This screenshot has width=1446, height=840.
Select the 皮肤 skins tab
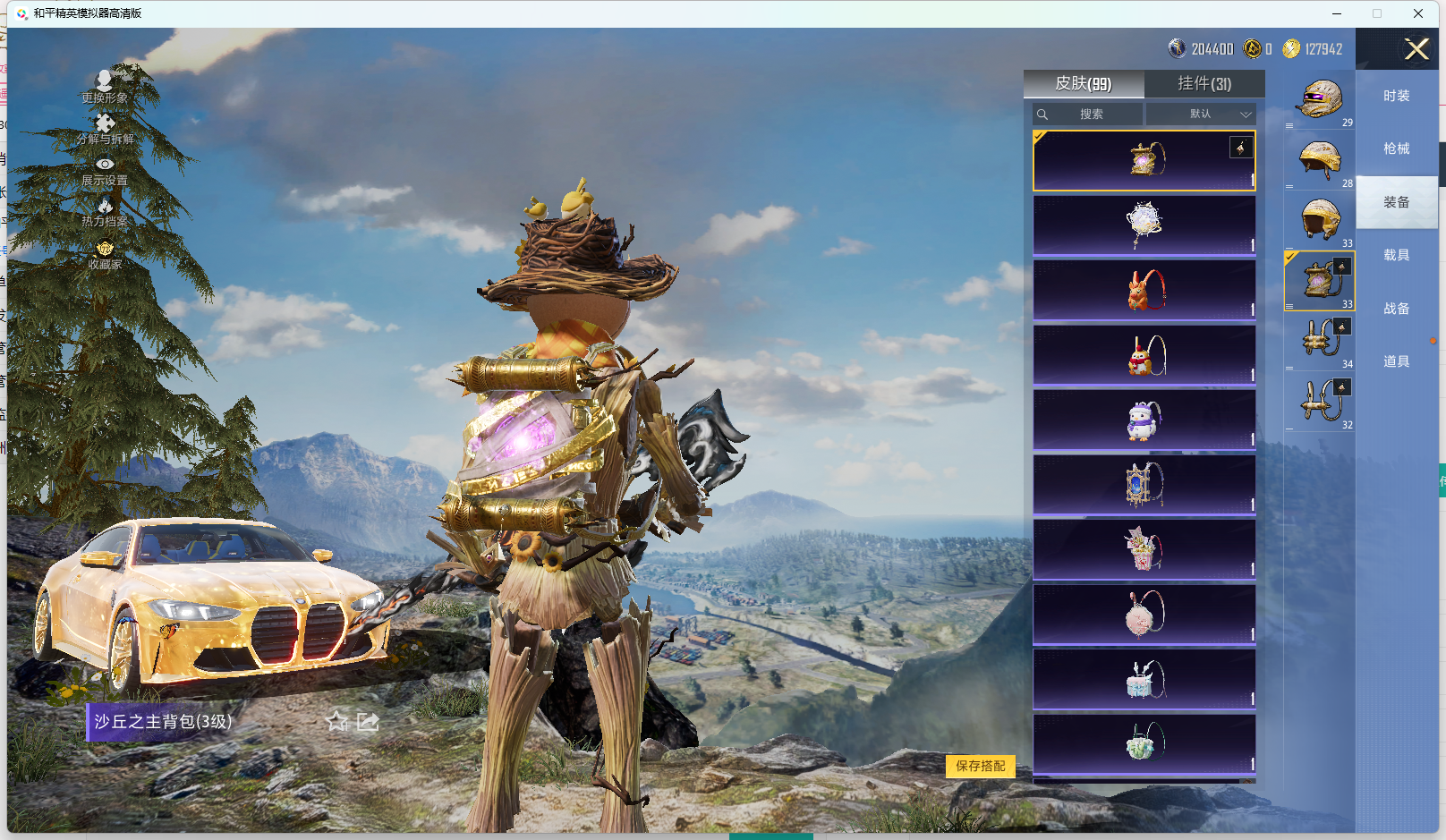click(x=1083, y=84)
